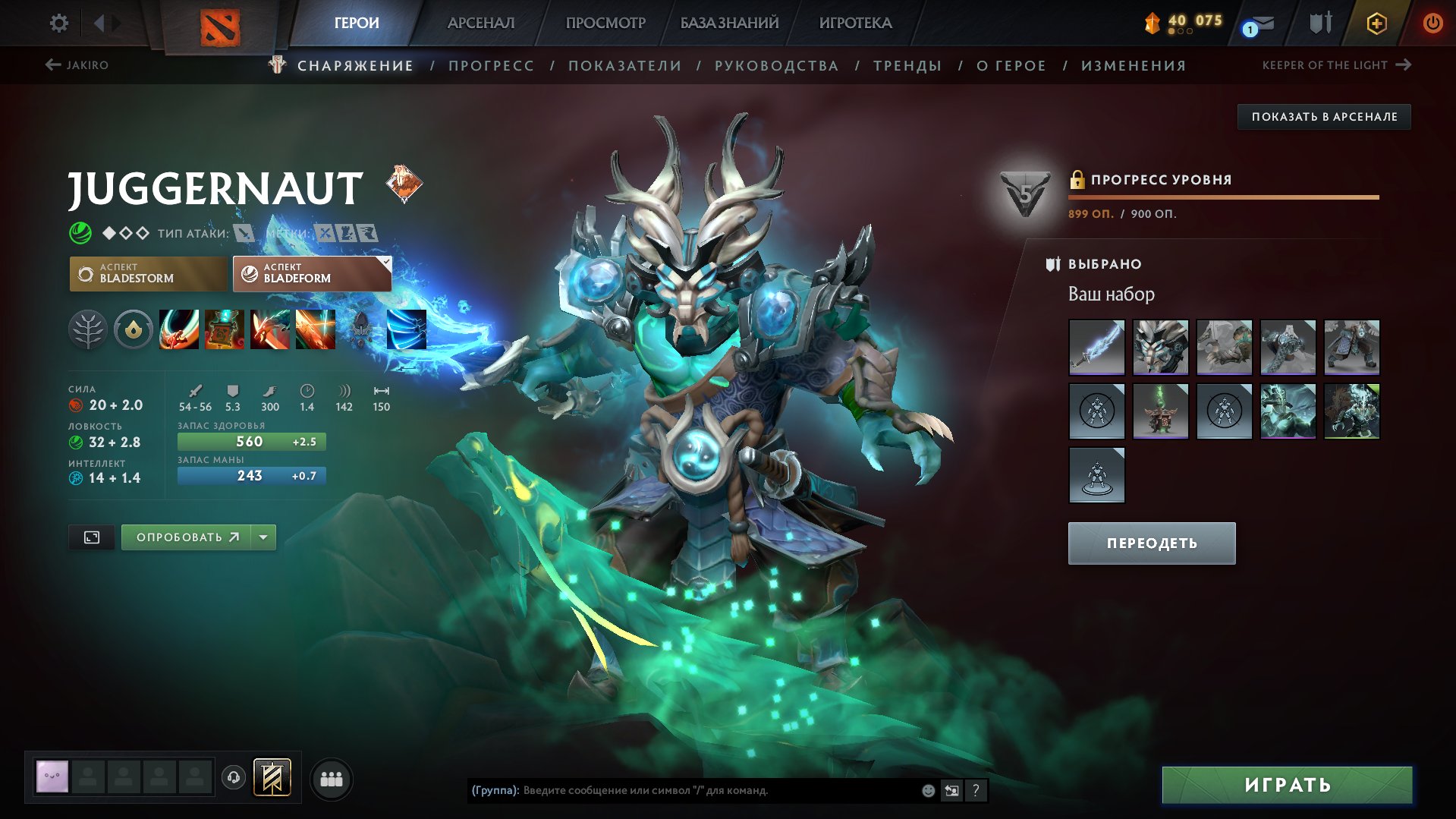Screen dimensions: 1456x819
Task: Select the Bladestorm aspect option
Action: 148,273
